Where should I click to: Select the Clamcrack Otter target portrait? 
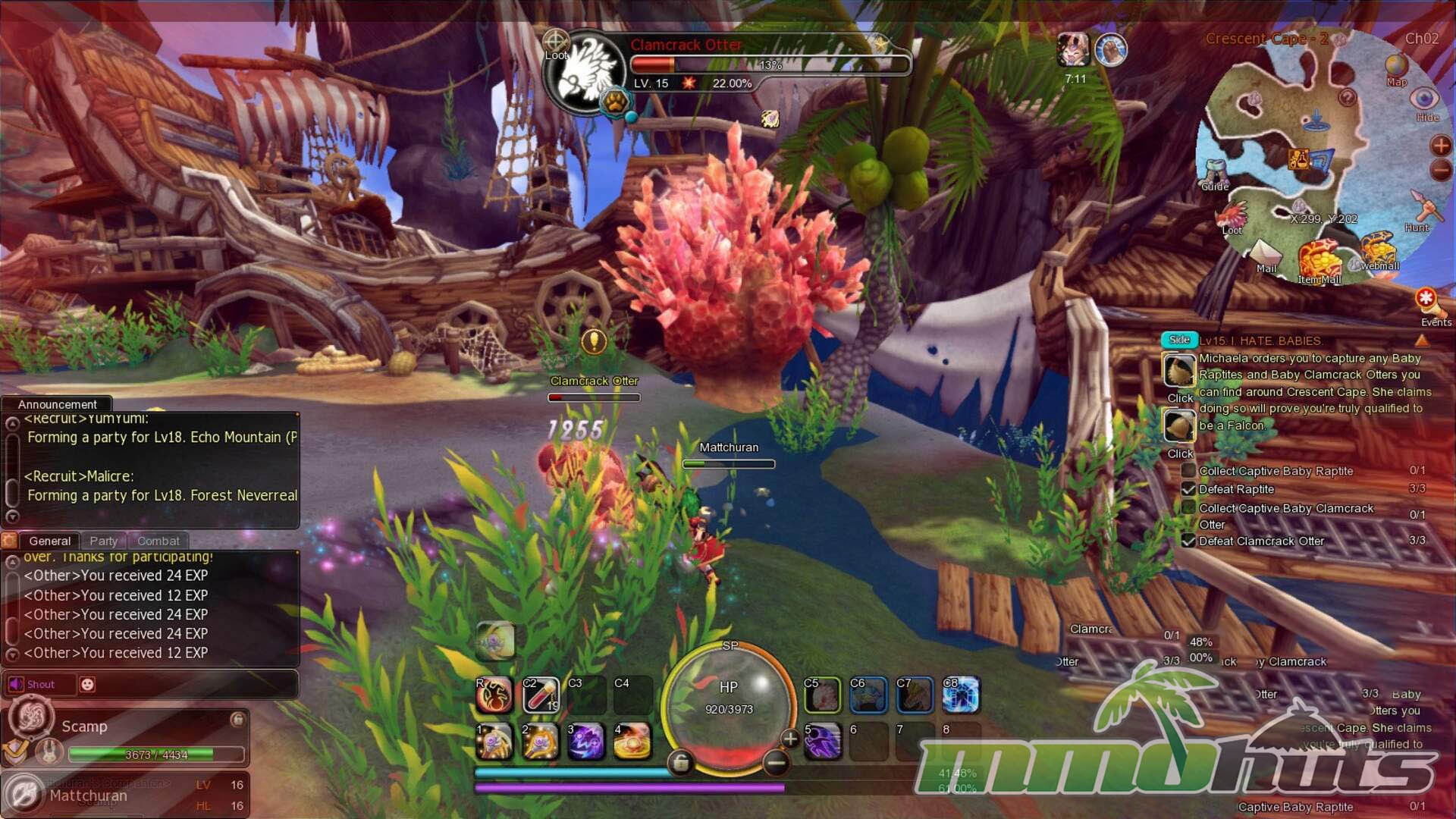click(585, 74)
